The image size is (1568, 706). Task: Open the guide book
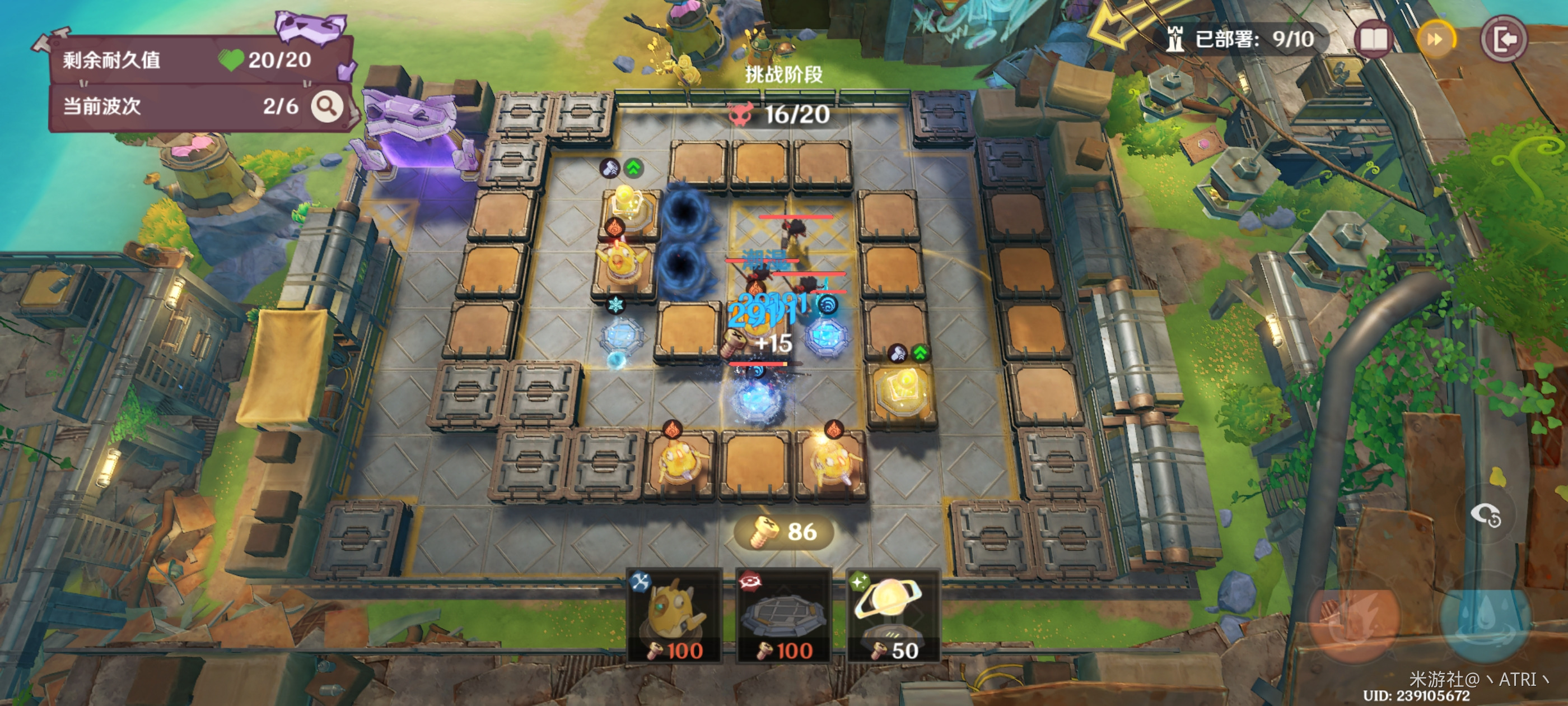pos(1373,40)
